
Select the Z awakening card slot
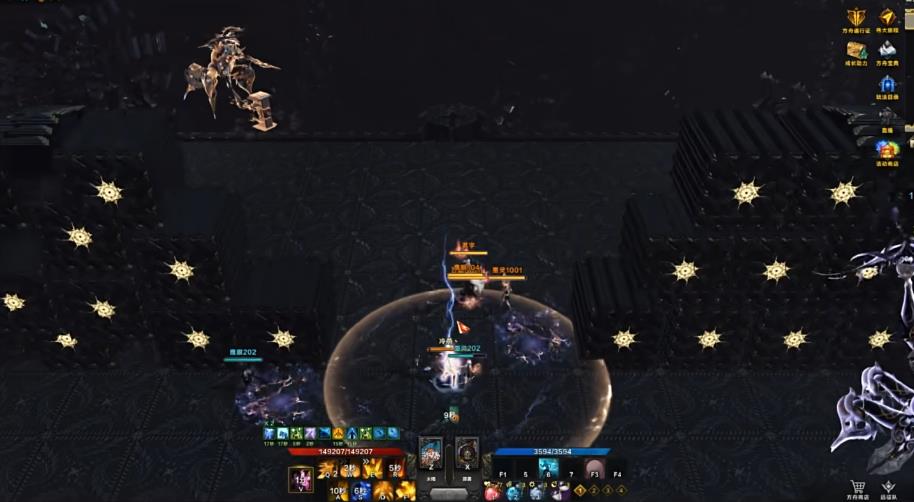pos(431,452)
